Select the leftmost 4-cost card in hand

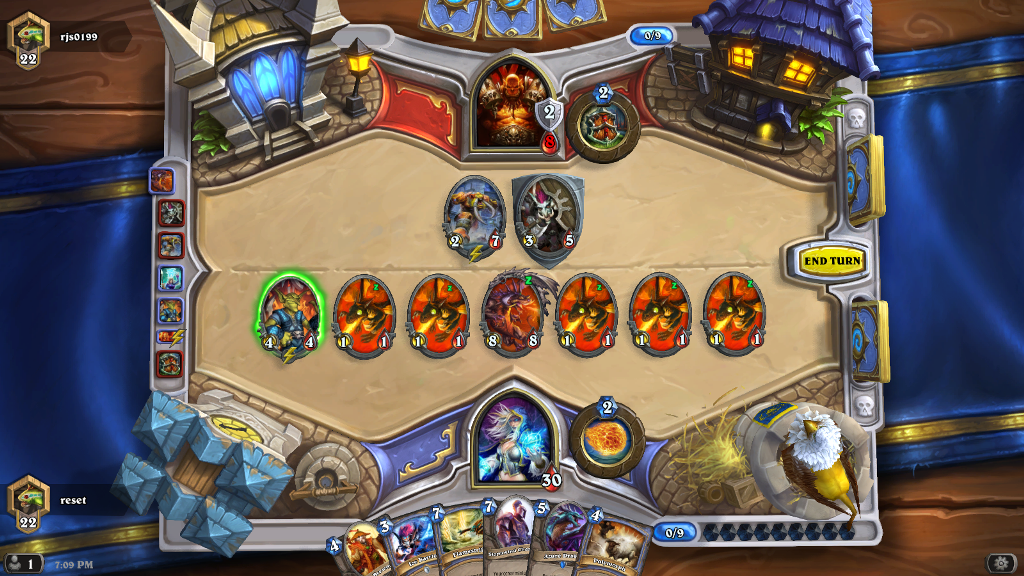pos(362,550)
